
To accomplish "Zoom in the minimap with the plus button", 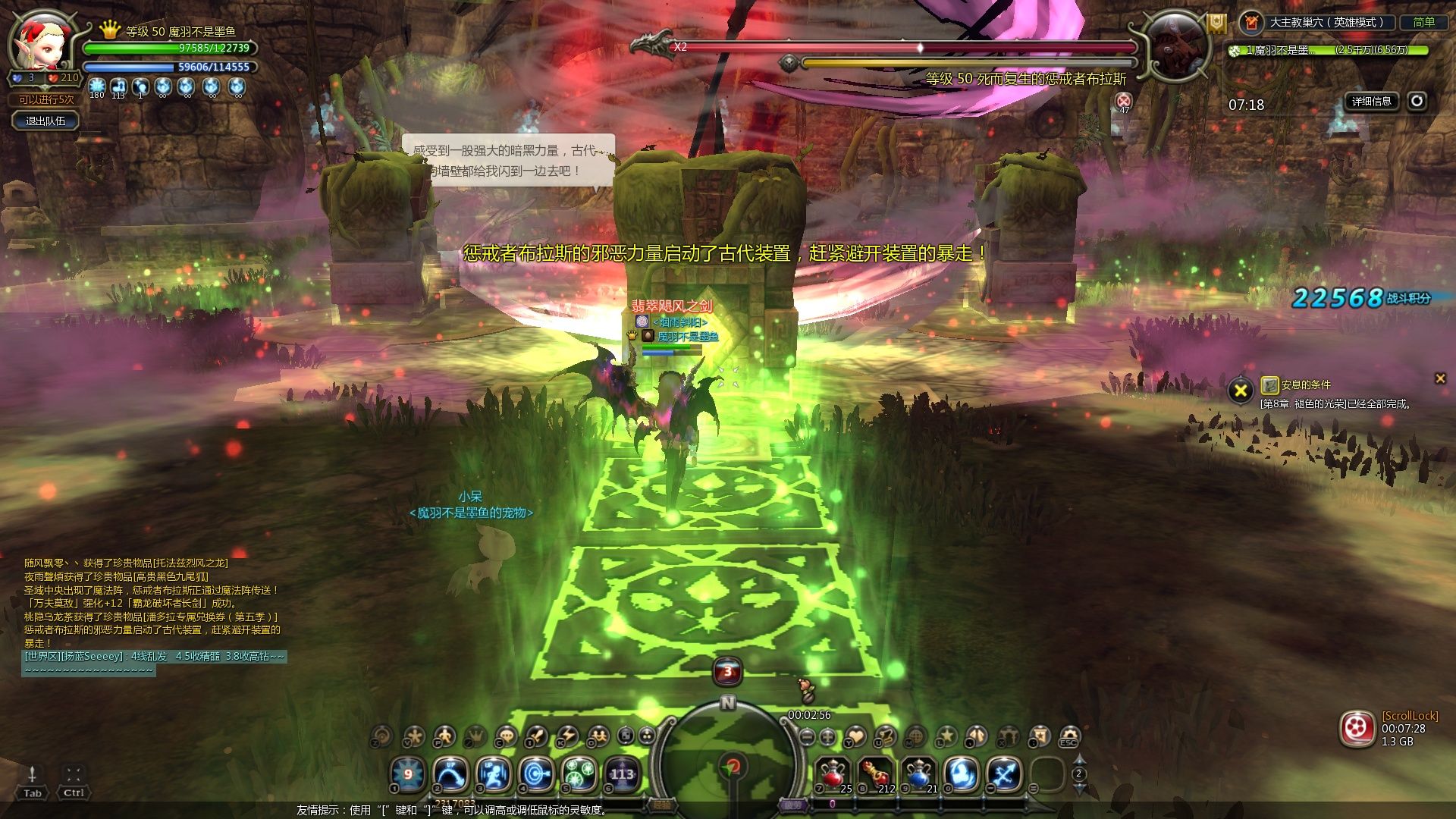I will (827, 736).
